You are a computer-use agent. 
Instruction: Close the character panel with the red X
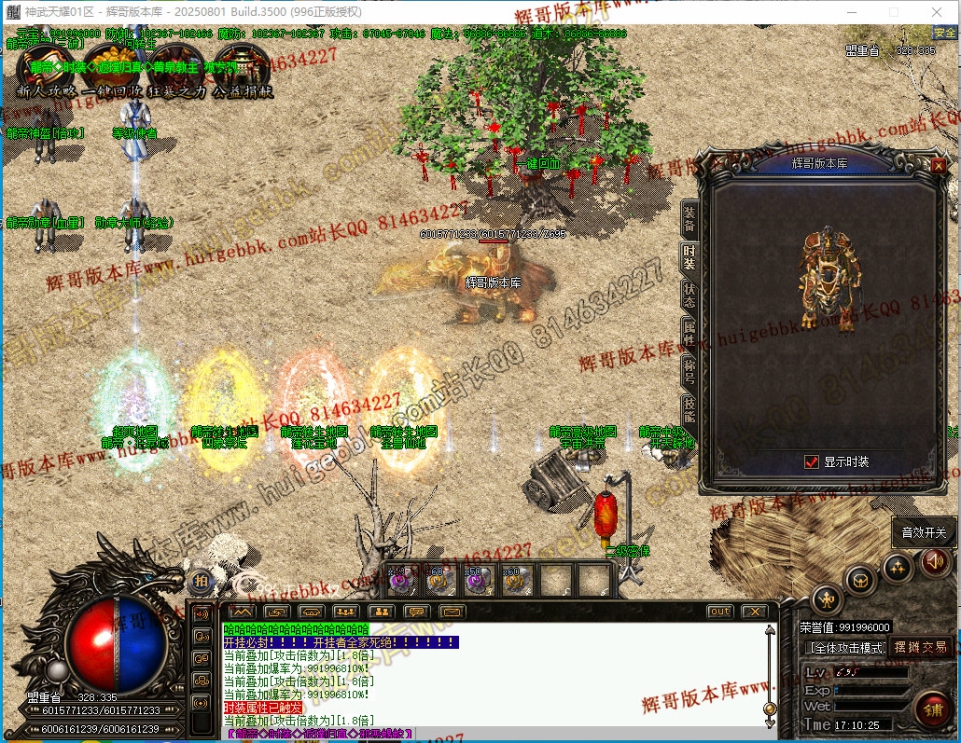coord(938,166)
